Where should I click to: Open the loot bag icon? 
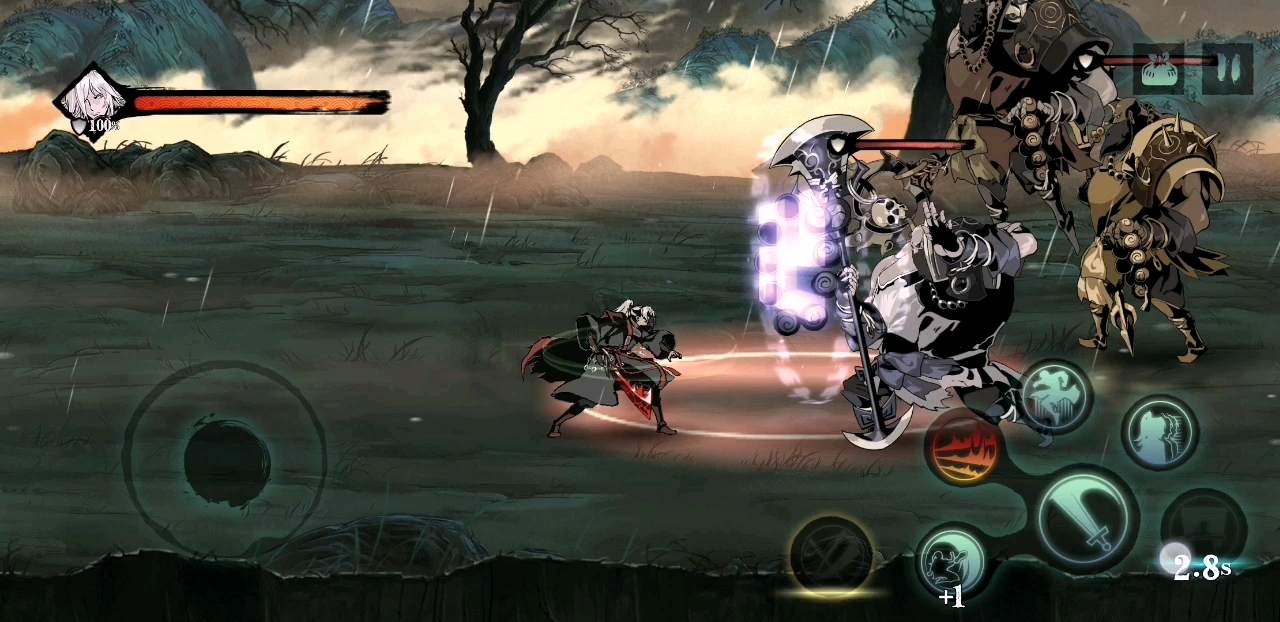click(1158, 70)
